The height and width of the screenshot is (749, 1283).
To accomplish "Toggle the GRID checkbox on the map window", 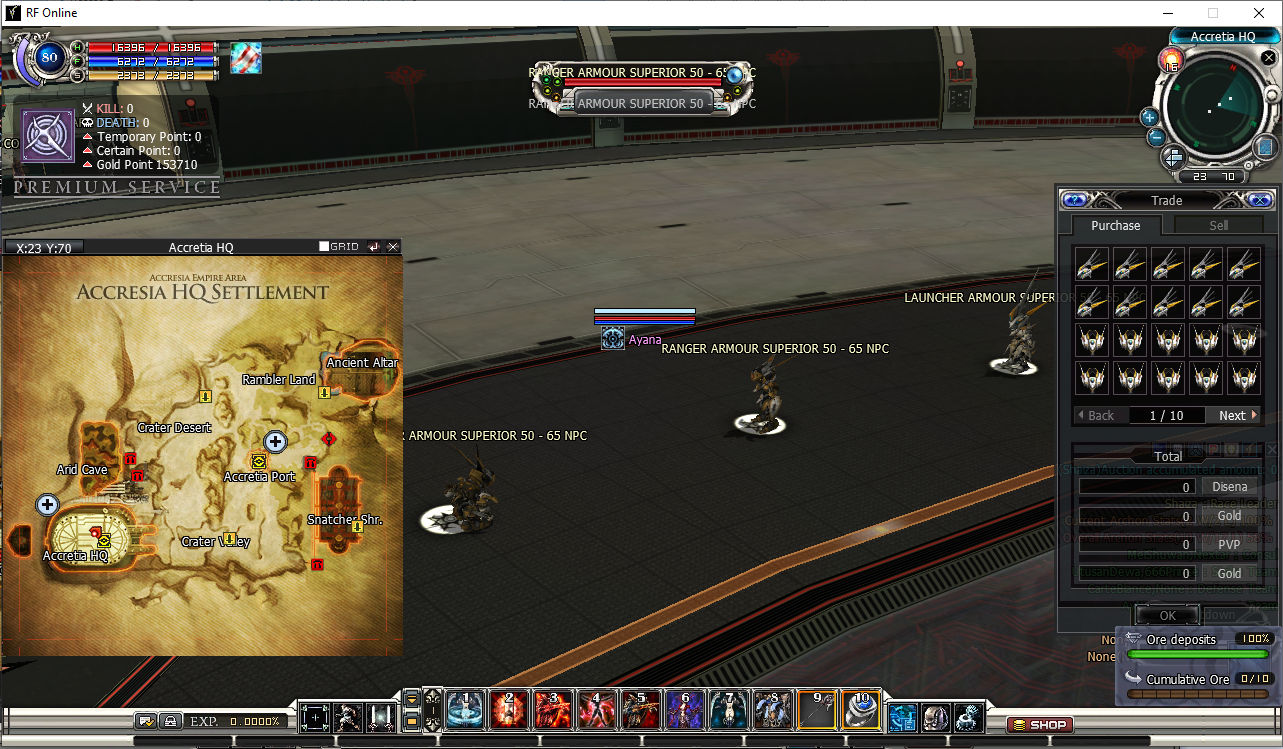I will (324, 246).
